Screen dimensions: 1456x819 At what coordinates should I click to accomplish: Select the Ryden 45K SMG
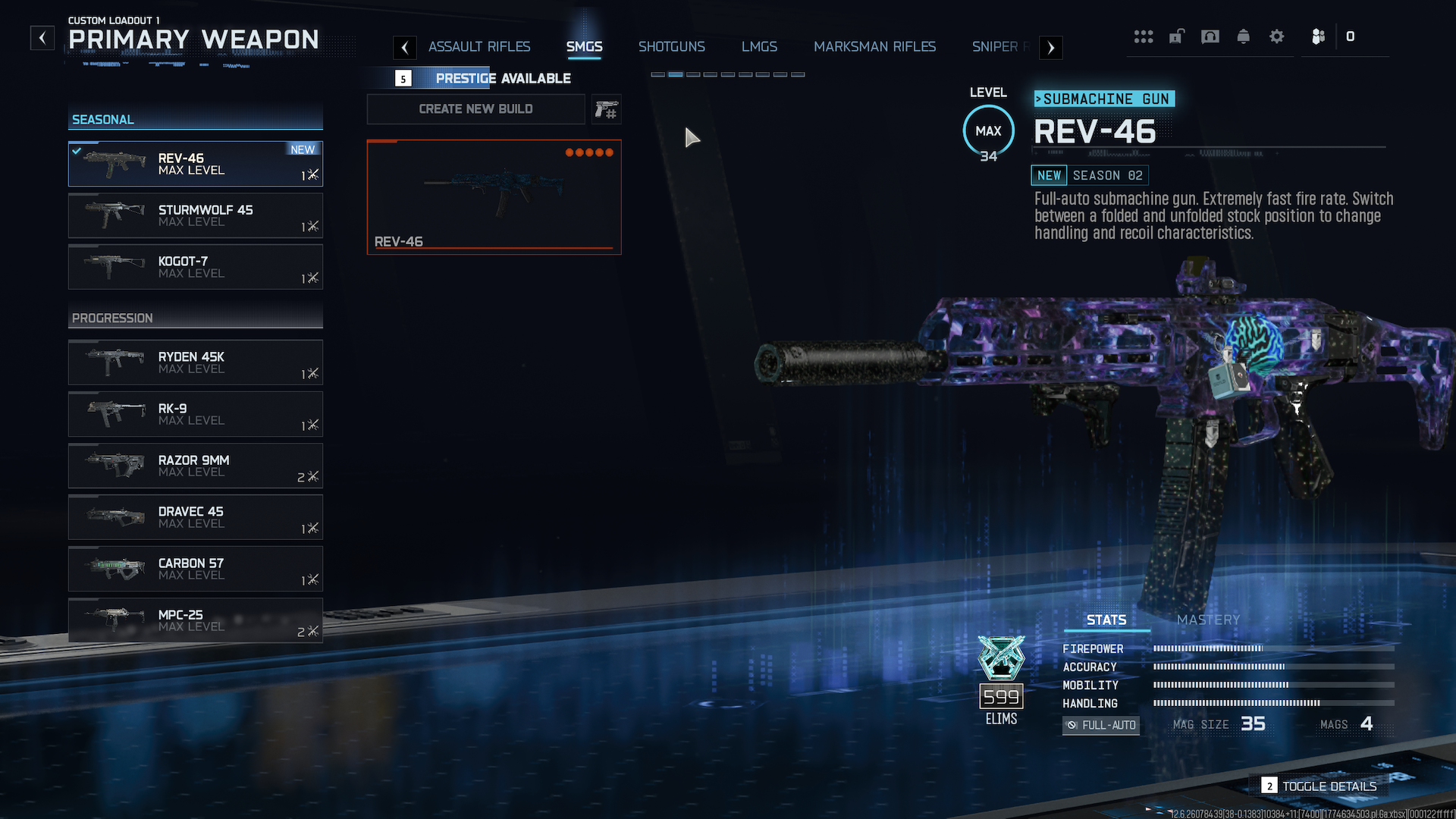point(196,362)
